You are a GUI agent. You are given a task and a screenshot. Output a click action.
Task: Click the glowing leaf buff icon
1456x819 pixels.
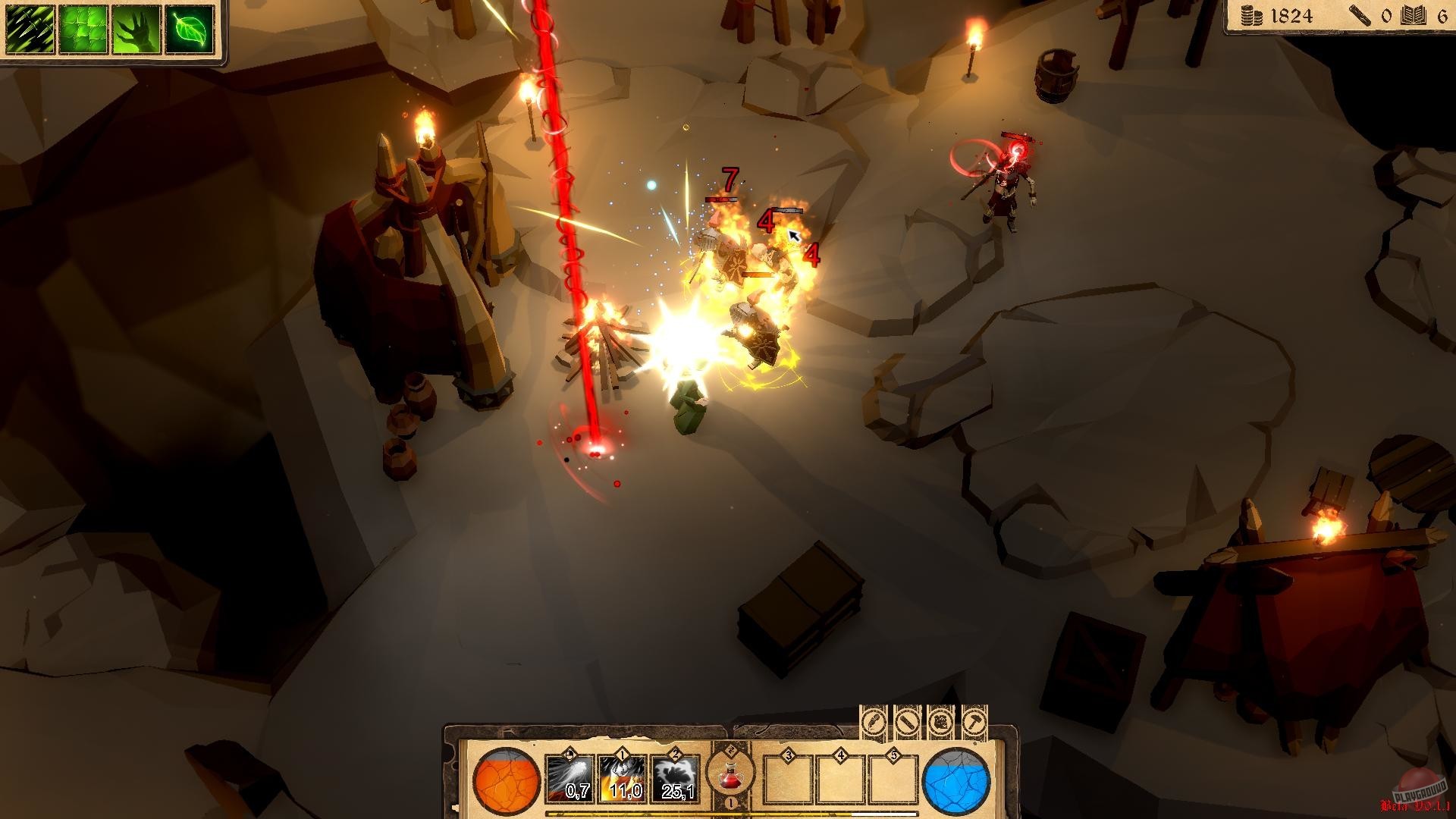pyautogui.click(x=190, y=30)
